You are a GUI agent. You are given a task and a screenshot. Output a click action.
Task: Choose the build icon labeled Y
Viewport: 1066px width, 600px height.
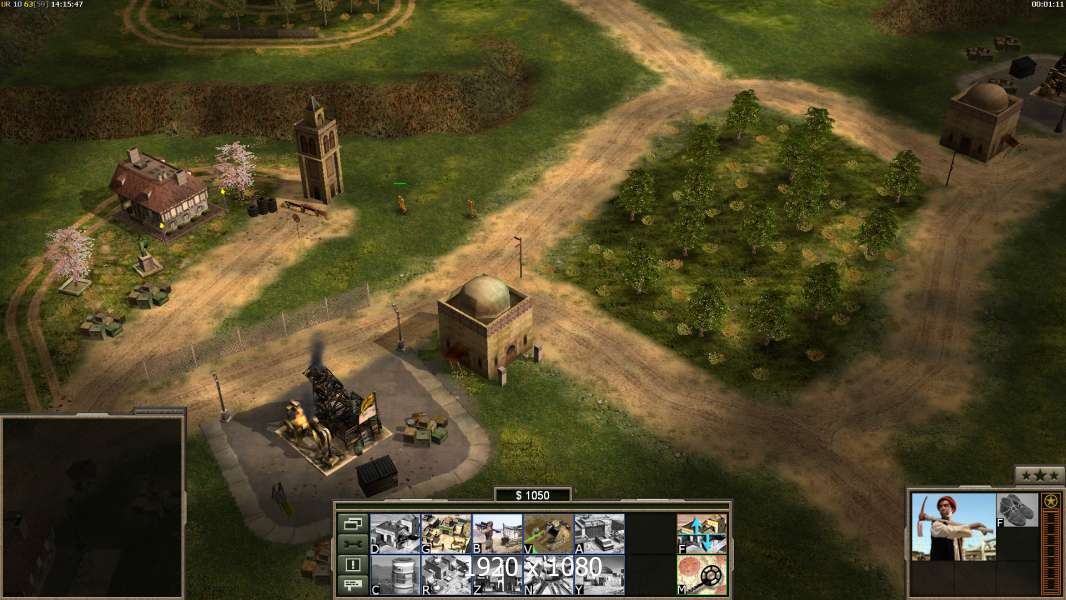point(599,575)
